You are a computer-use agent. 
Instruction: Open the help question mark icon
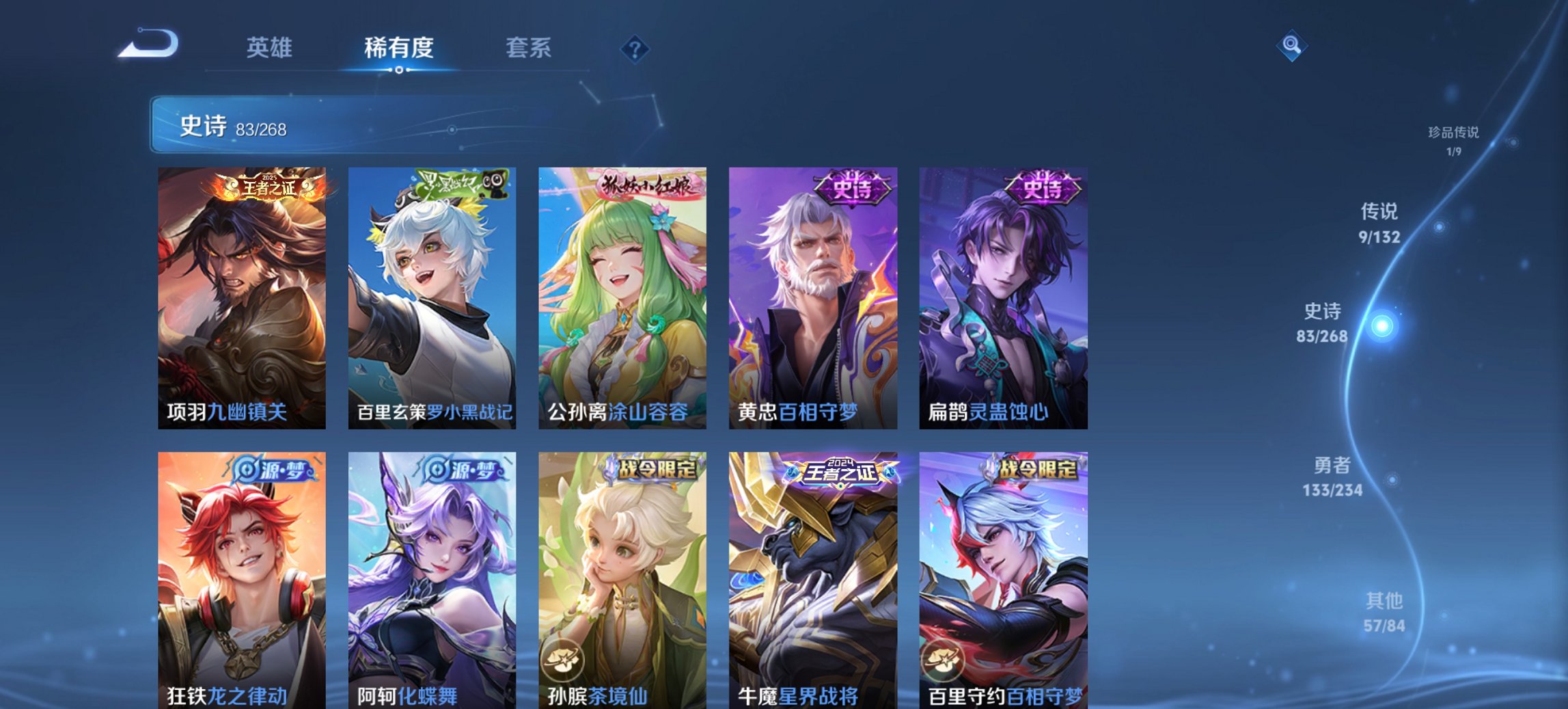click(636, 48)
